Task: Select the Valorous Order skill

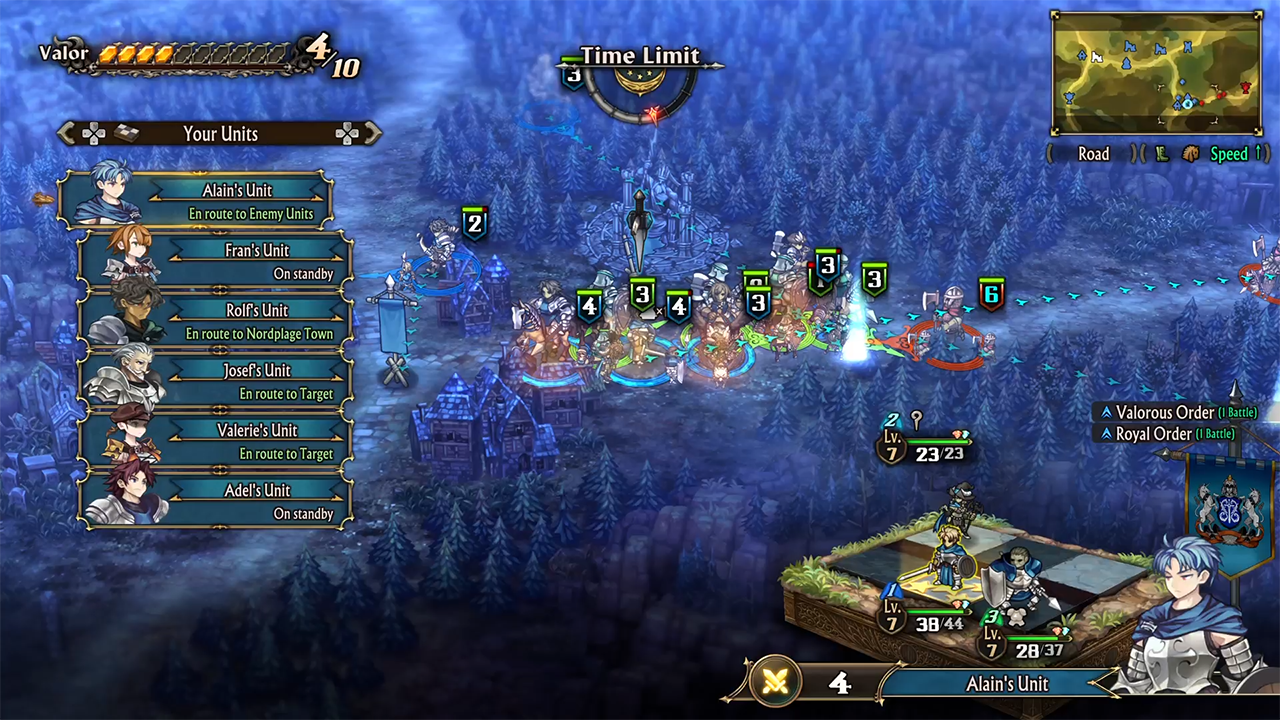Action: pyautogui.click(x=1177, y=412)
